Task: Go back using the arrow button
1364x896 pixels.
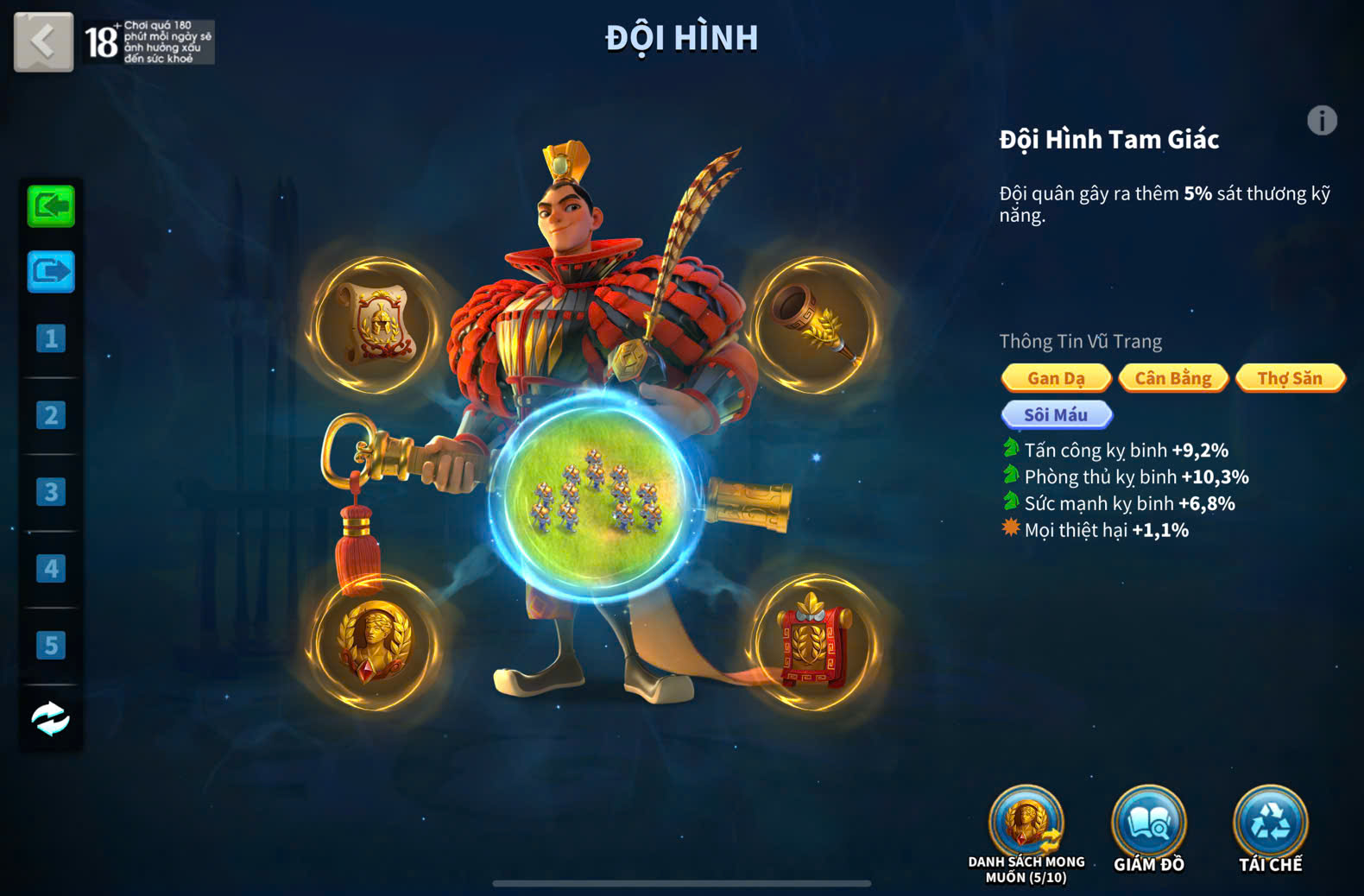Action: click(x=43, y=41)
